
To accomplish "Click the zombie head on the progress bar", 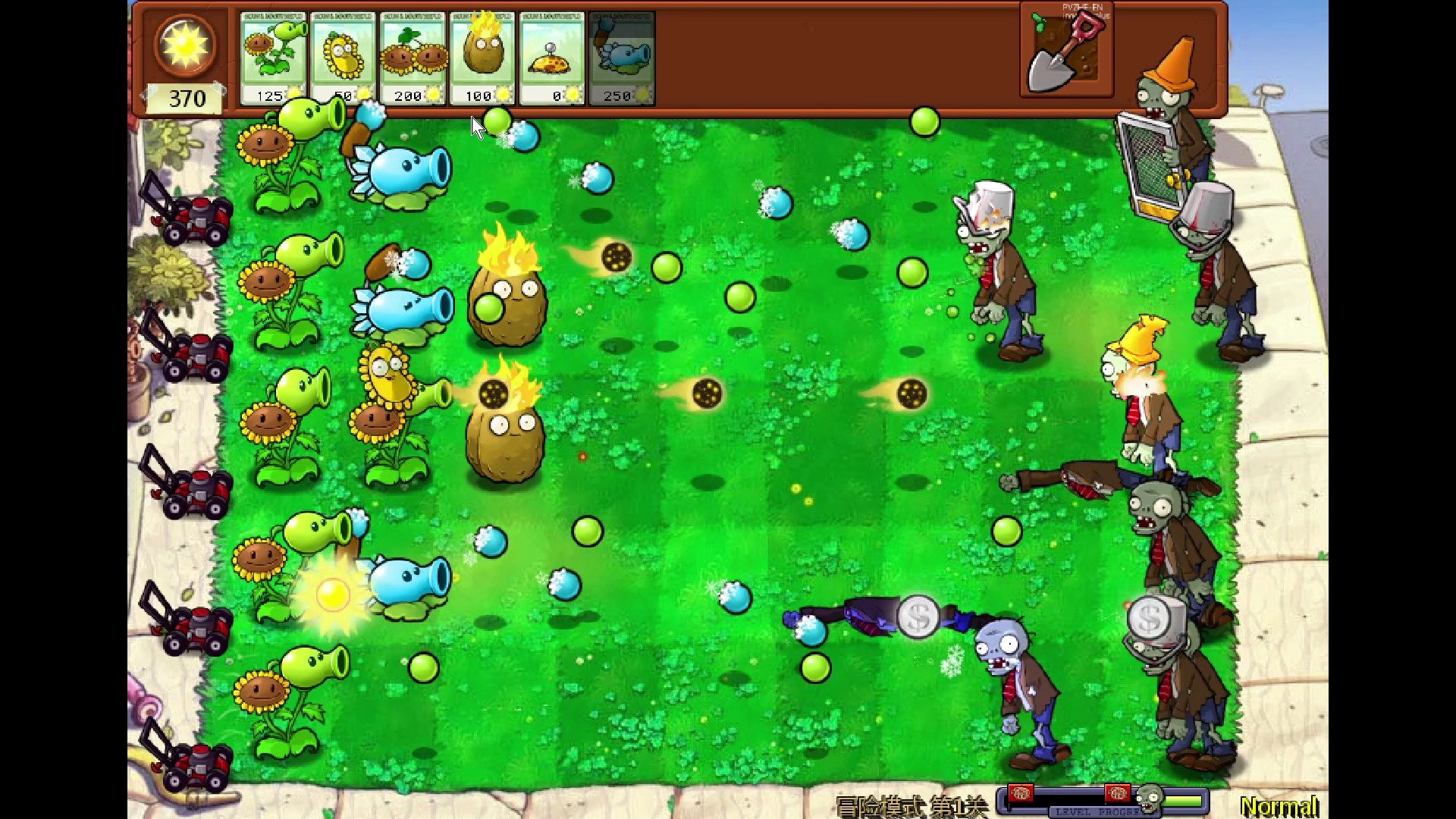I will pyautogui.click(x=1150, y=798).
